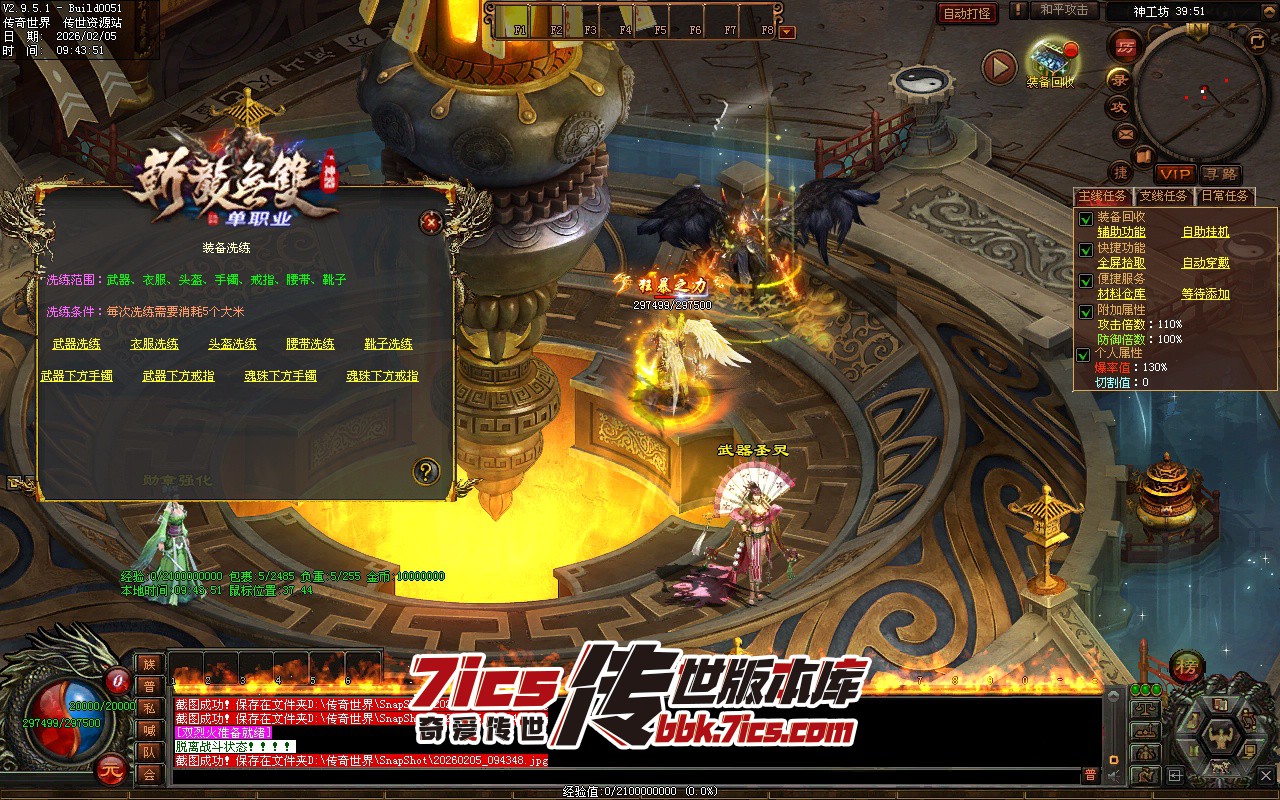Open the question mark help button
1280x800 pixels.
pyautogui.click(x=426, y=470)
